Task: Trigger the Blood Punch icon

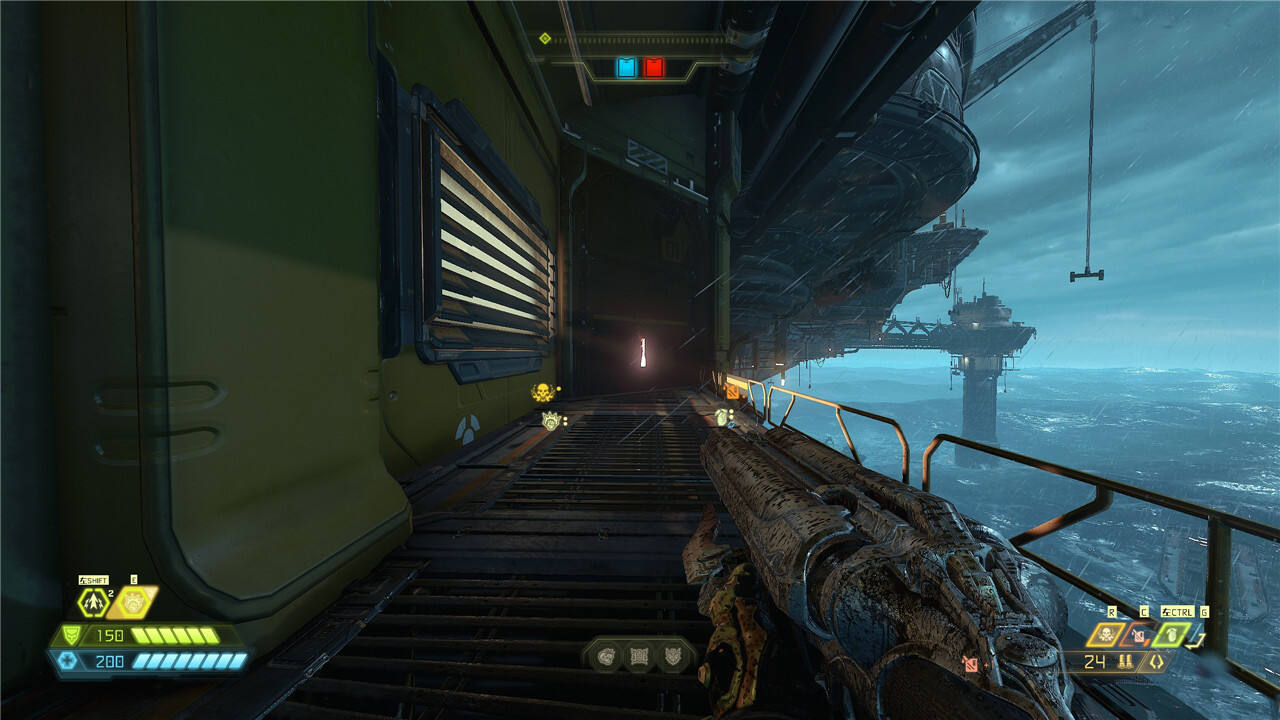Action: coord(133,602)
